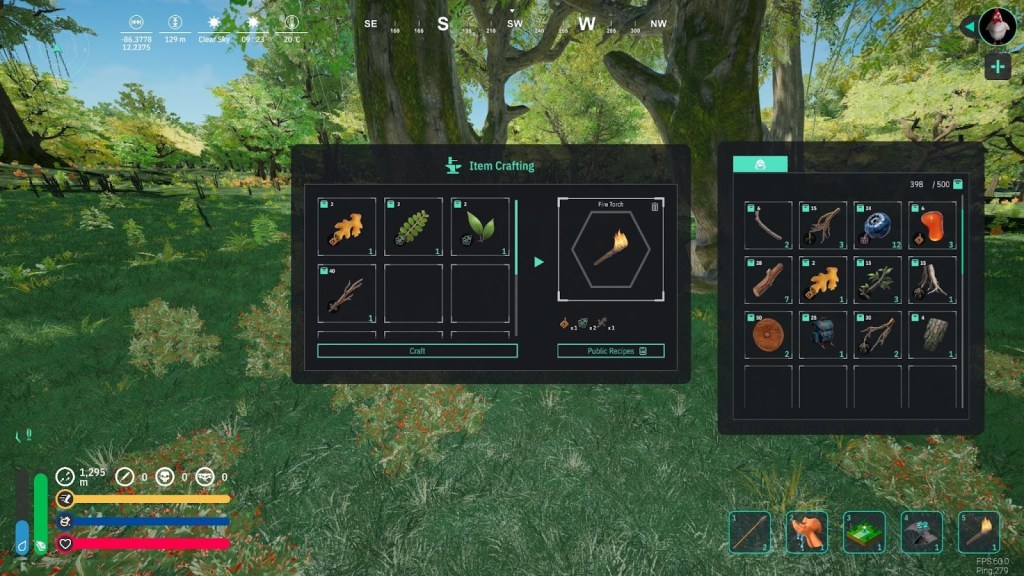
Task: Select the leafy green branch in inventory
Action: click(877, 280)
